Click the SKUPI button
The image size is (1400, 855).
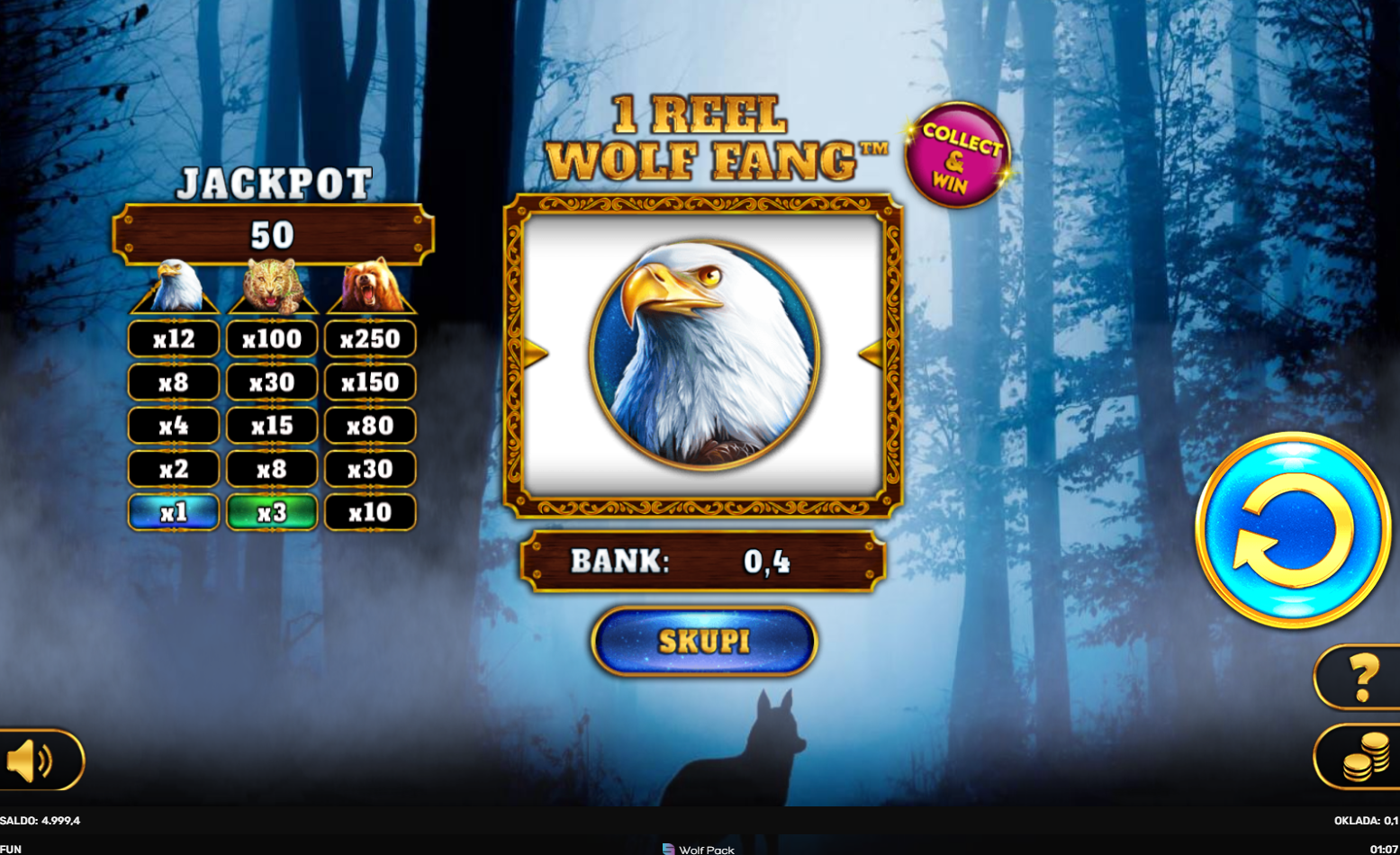704,641
